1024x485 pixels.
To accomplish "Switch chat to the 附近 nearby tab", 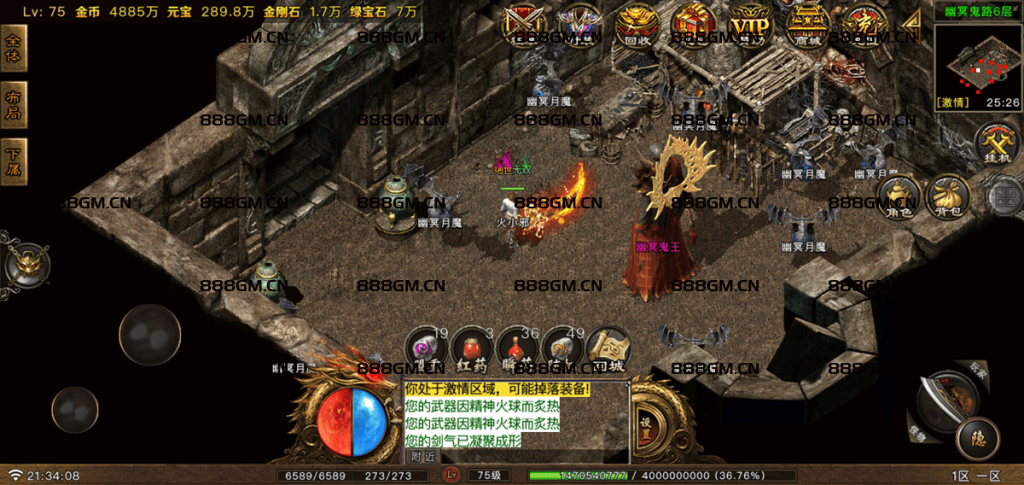I will pyautogui.click(x=423, y=456).
